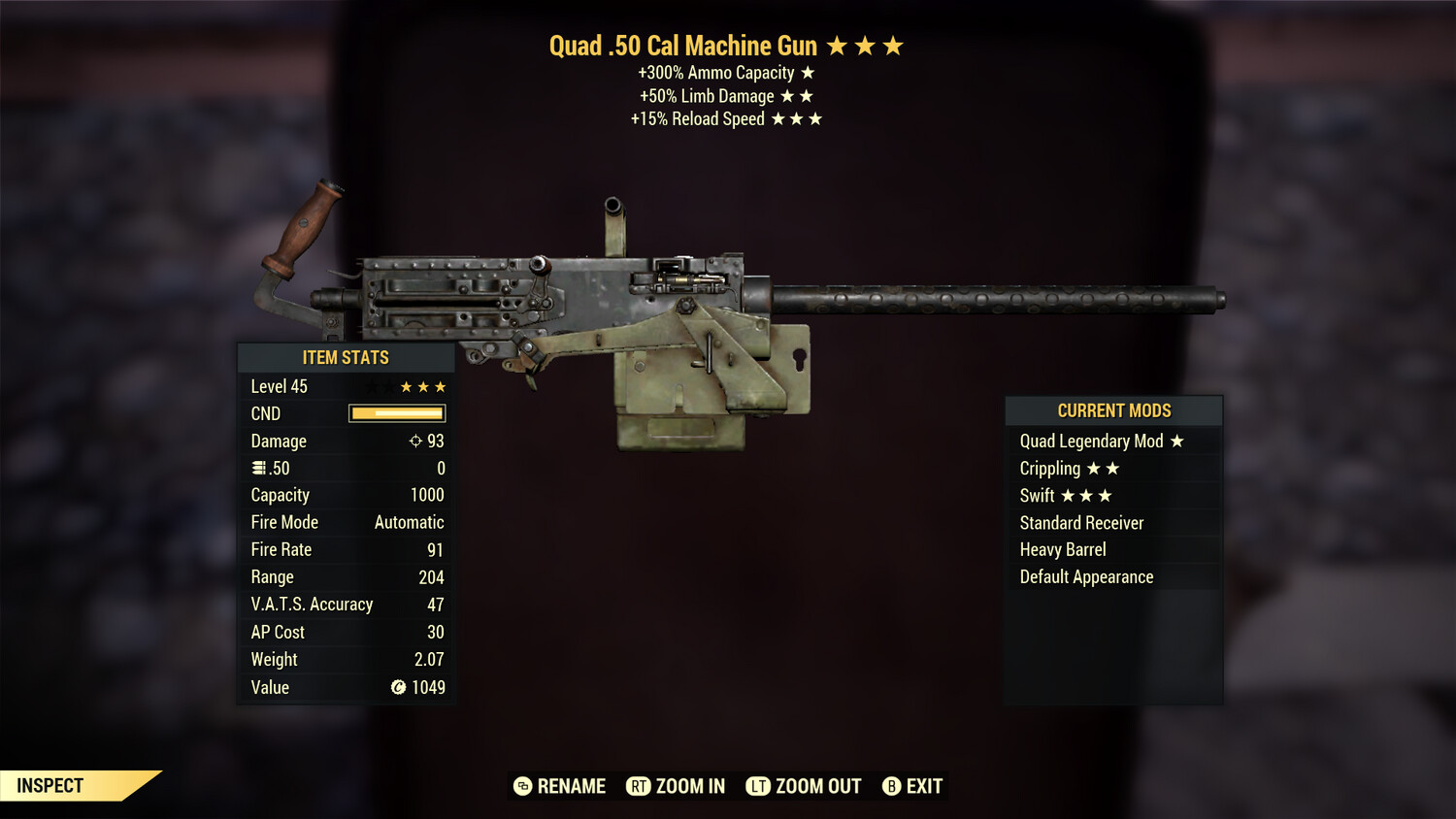Image resolution: width=1456 pixels, height=819 pixels.
Task: Click the yellow CND condition bar
Action: point(396,413)
